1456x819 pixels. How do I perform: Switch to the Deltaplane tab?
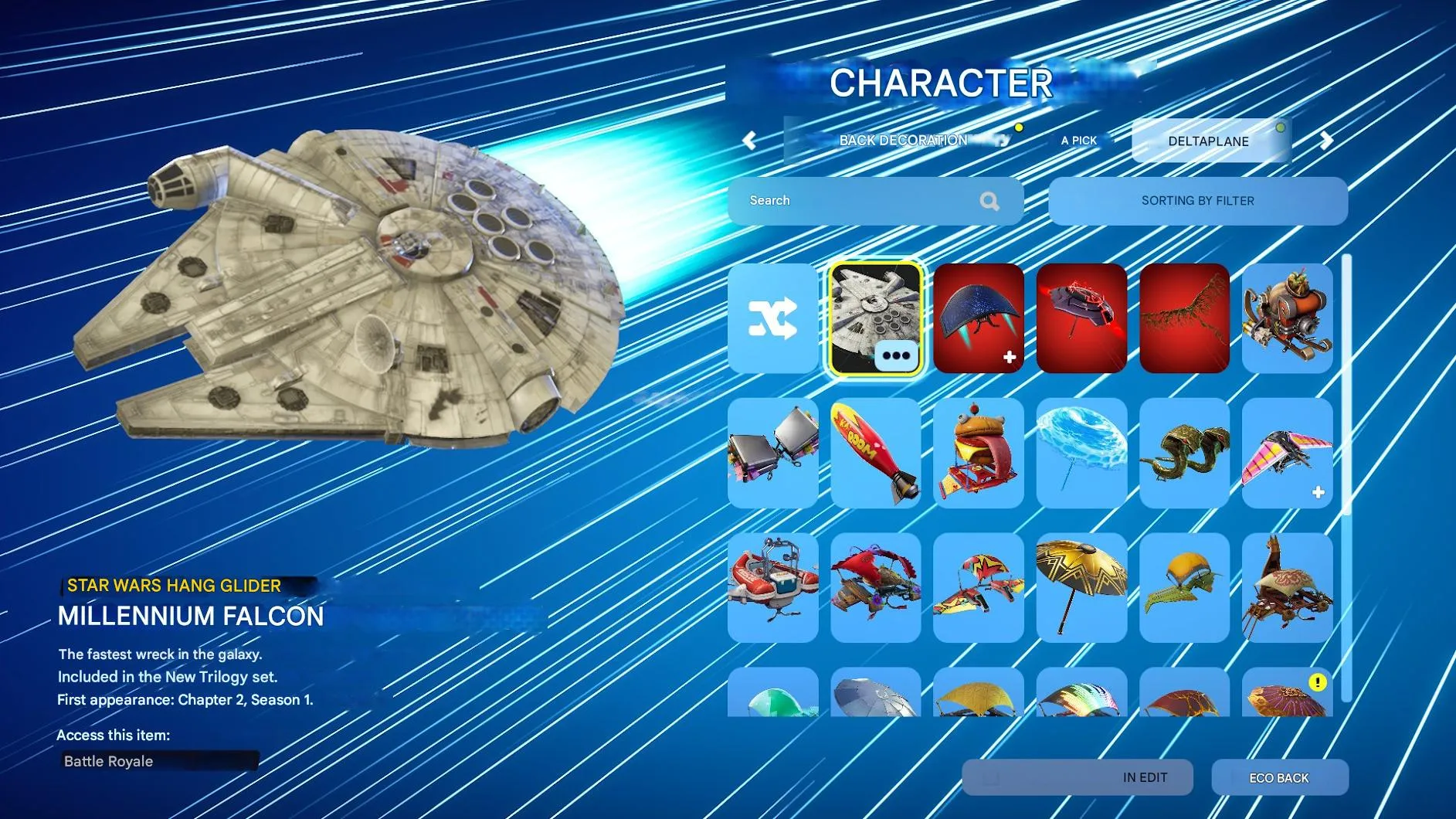[1210, 141]
